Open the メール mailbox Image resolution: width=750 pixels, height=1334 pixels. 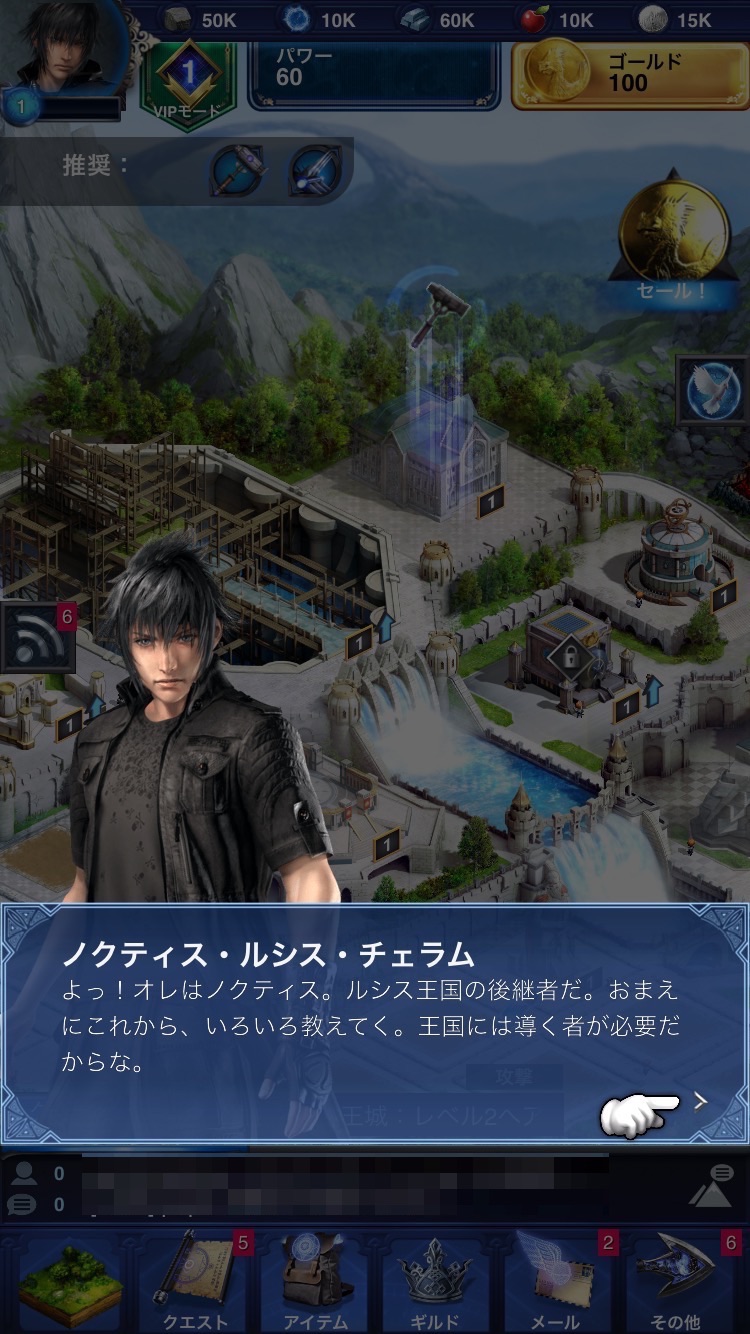[556, 1280]
